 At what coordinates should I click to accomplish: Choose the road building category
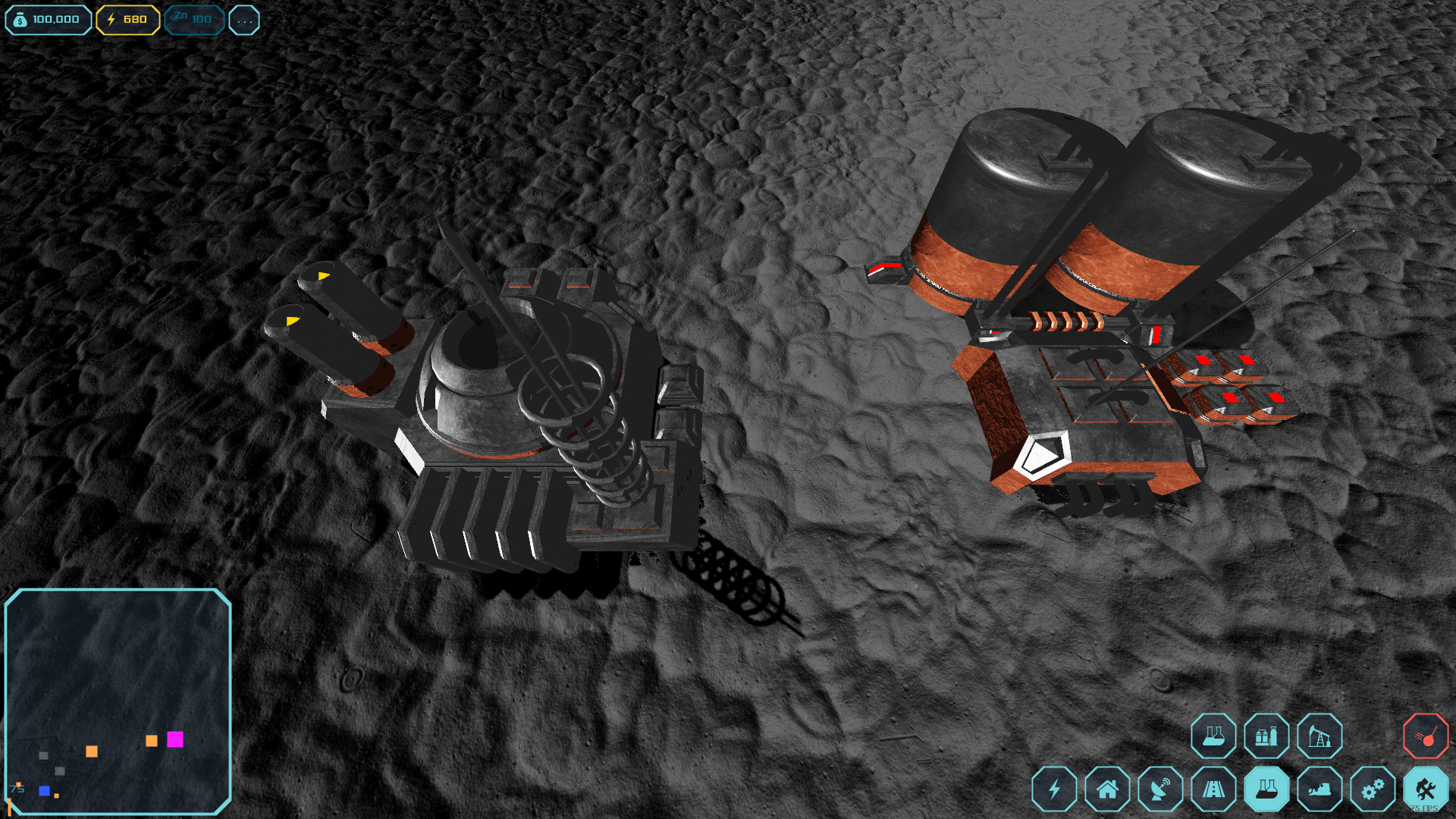pos(1213,789)
